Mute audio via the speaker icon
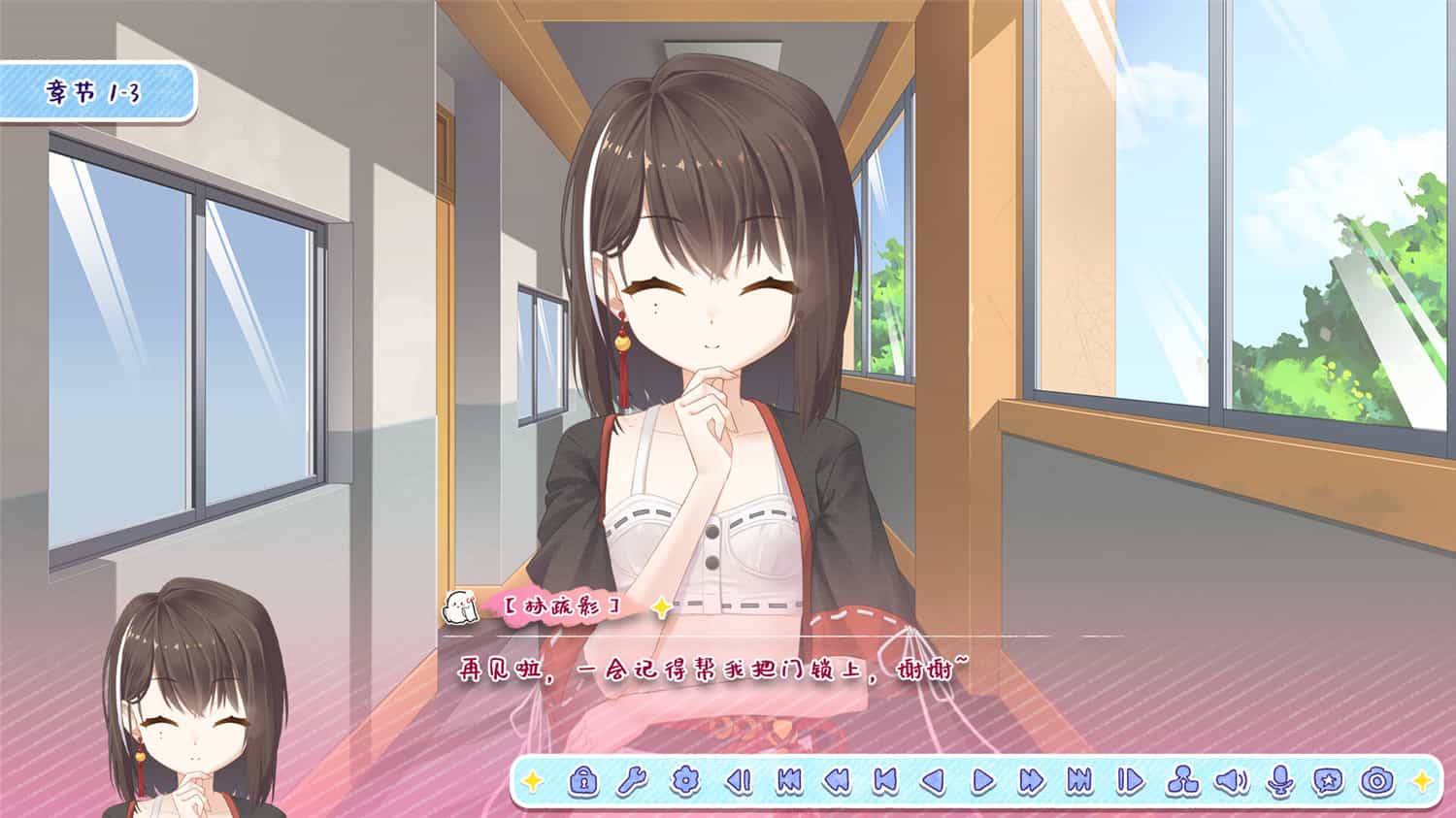Viewport: 1456px width, 818px height. tap(1232, 778)
